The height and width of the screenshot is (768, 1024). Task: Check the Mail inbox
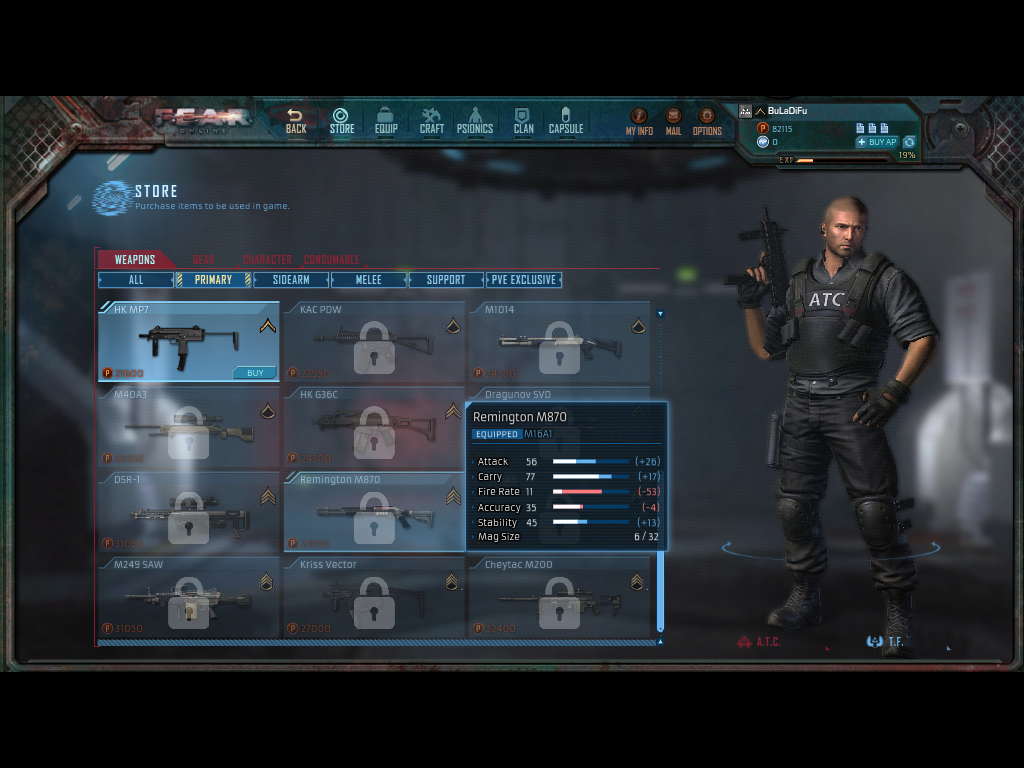[x=673, y=122]
